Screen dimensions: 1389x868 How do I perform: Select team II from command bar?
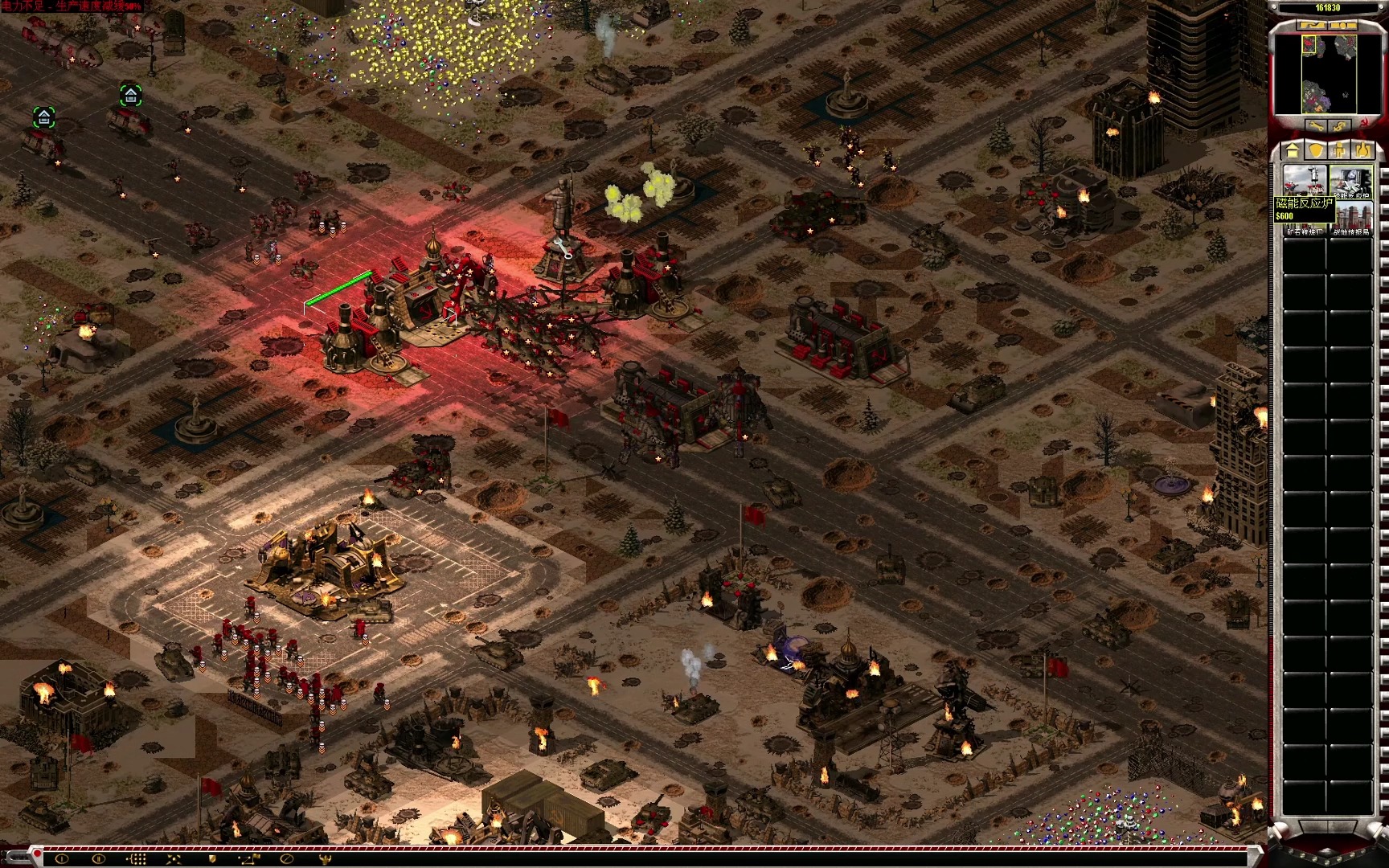click(99, 858)
